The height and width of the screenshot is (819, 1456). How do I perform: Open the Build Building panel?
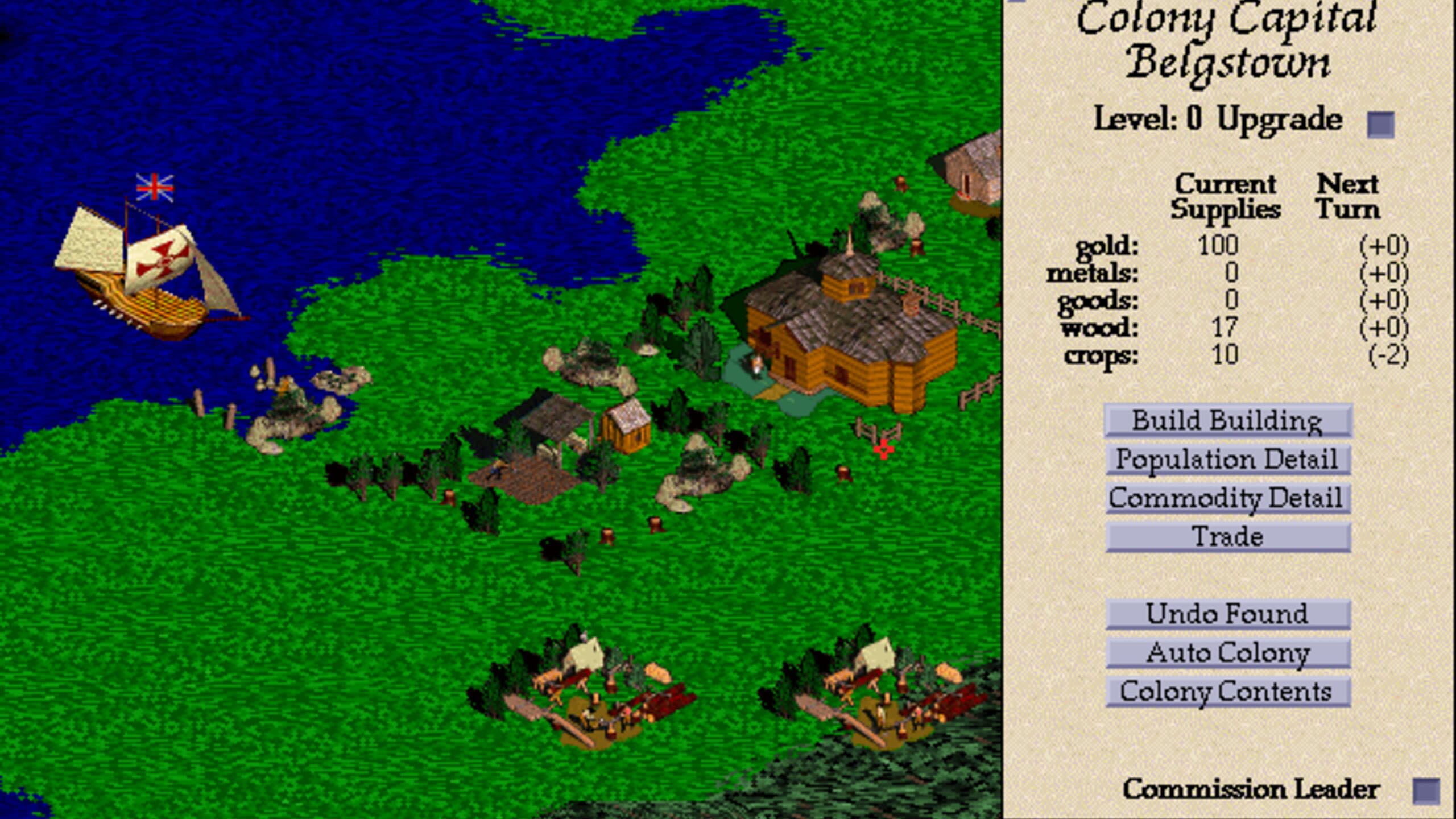[x=1227, y=421]
